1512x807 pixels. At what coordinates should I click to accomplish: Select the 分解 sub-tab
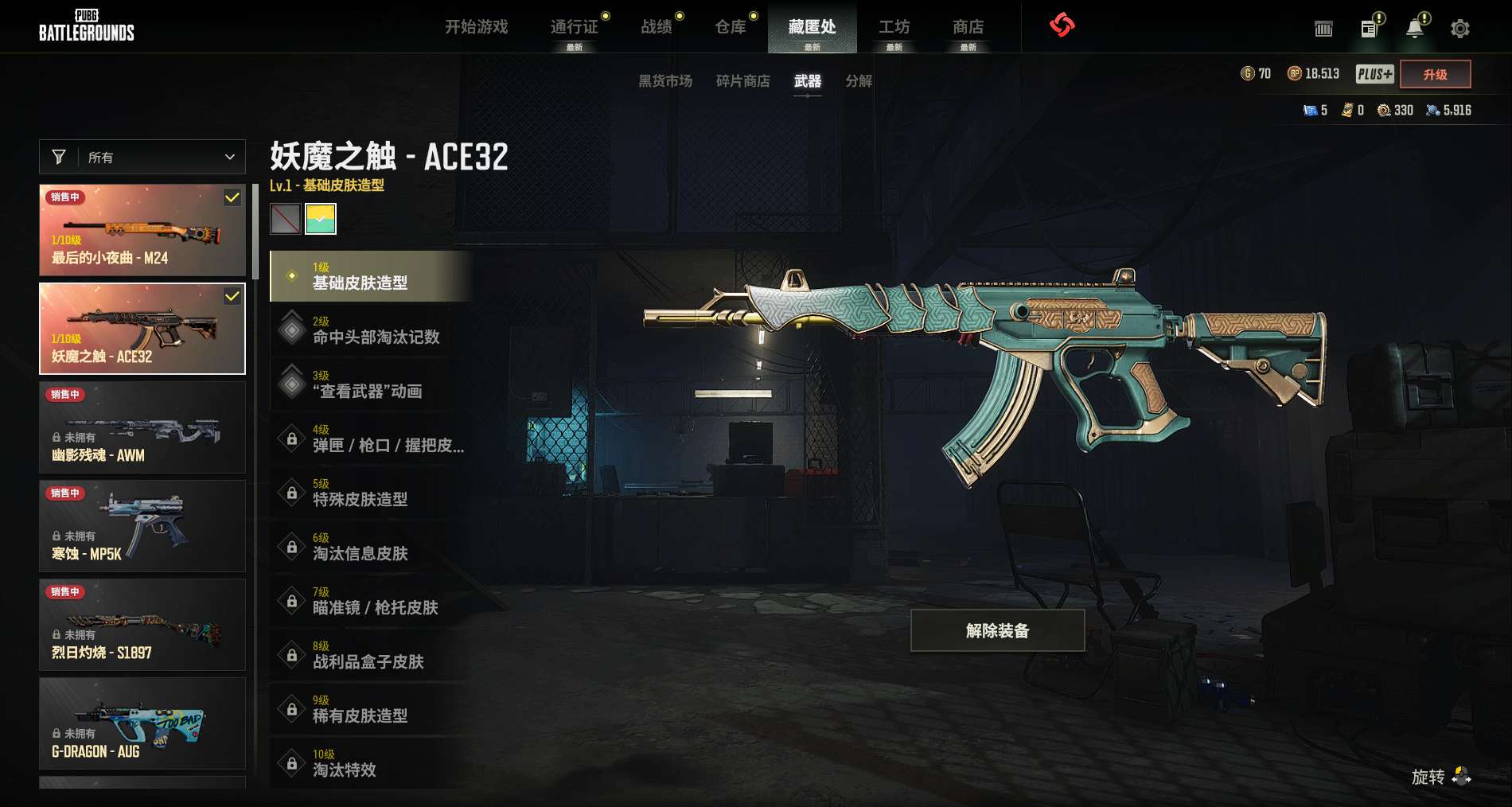point(859,81)
